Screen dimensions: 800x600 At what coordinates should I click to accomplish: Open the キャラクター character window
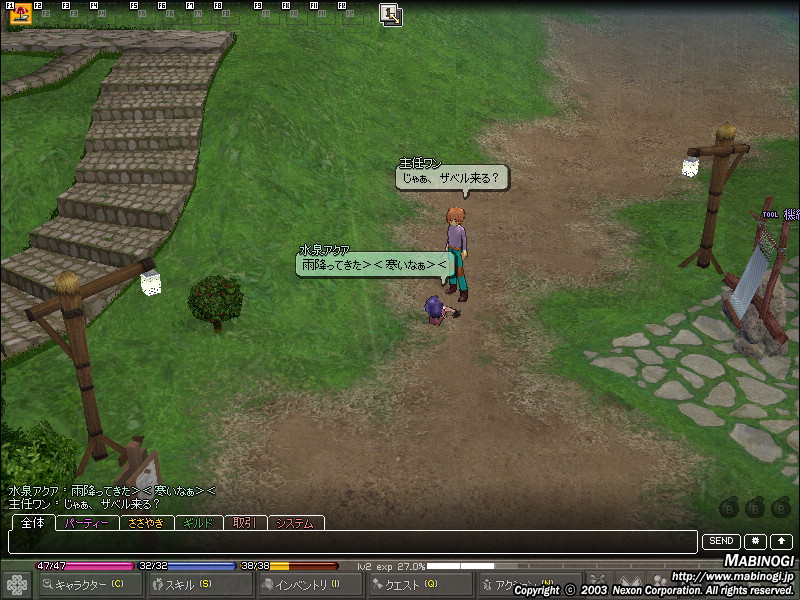(89, 584)
